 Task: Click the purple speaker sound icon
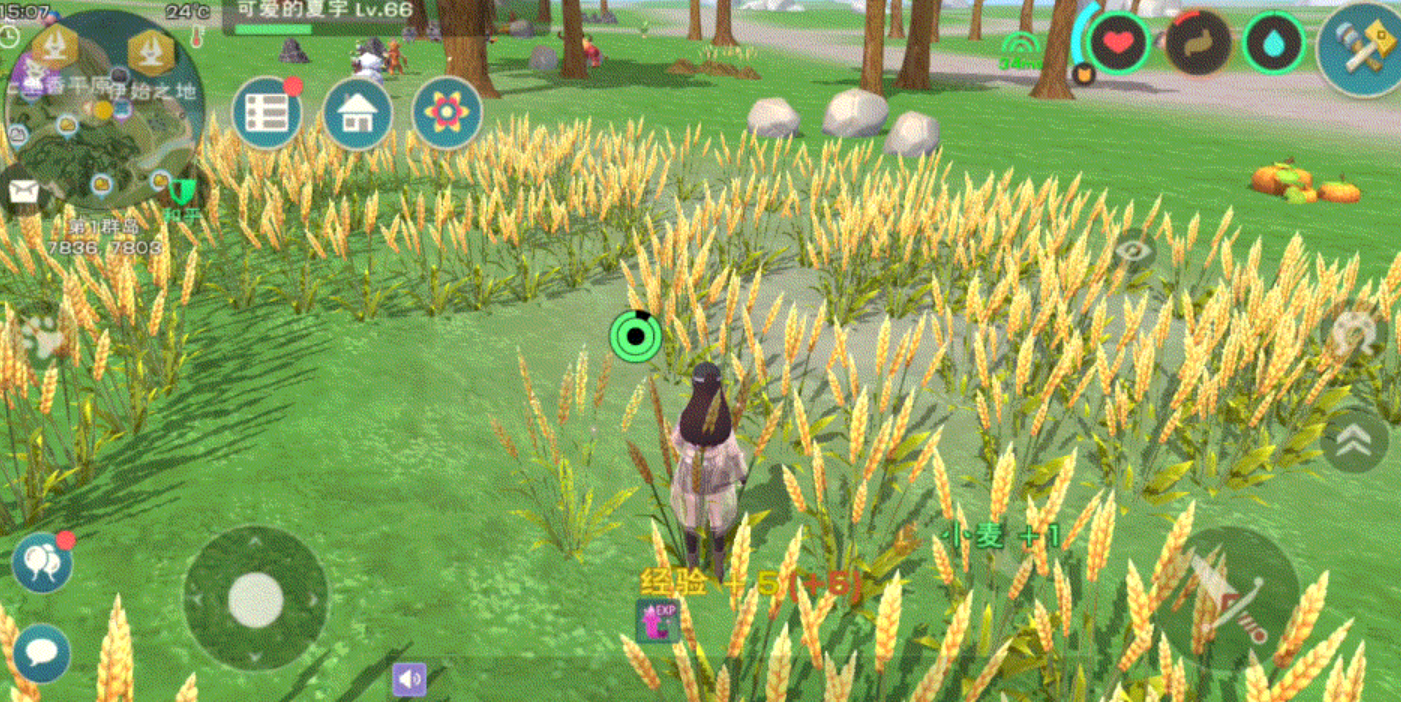tap(409, 680)
